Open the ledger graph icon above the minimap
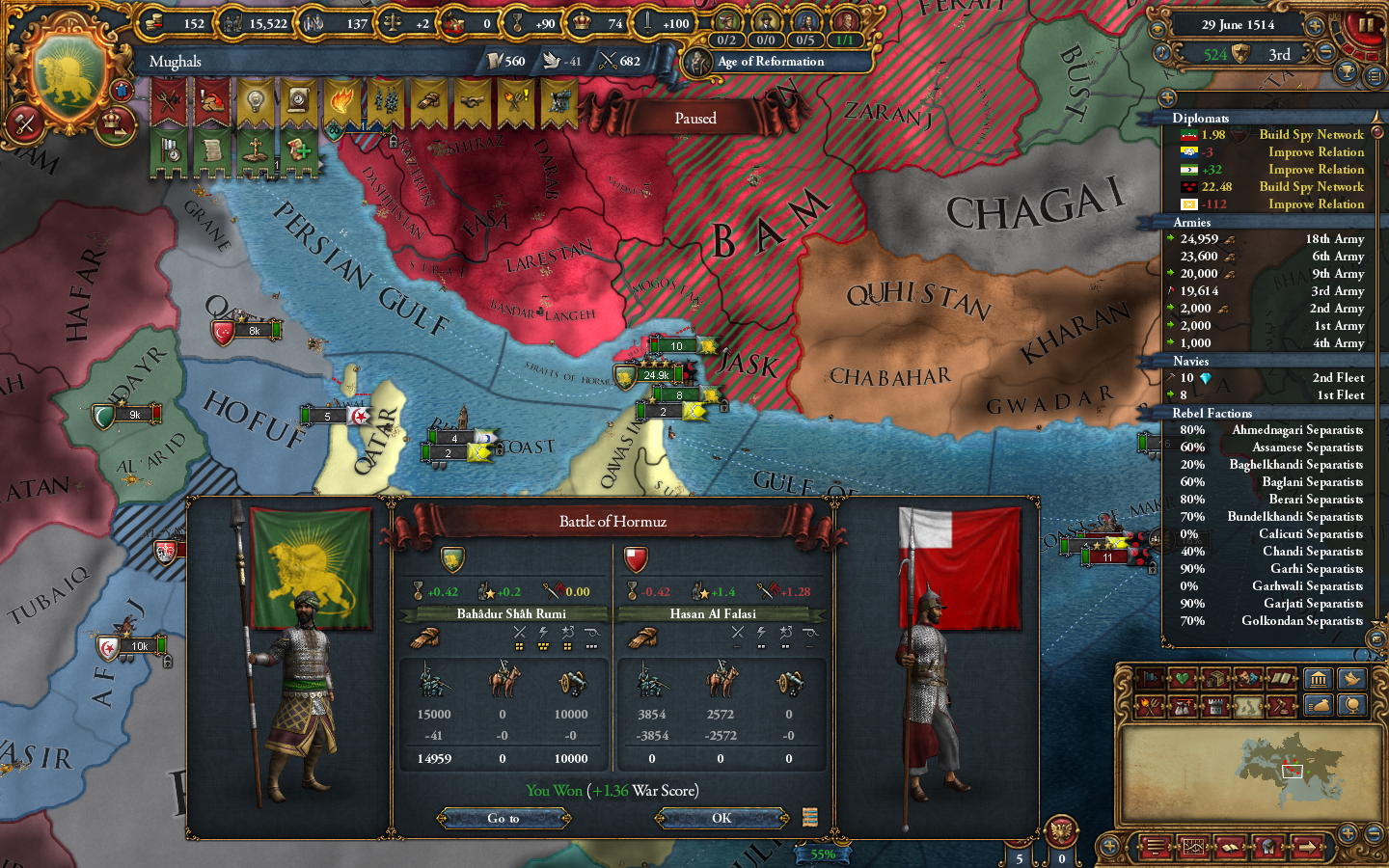 click(1194, 847)
